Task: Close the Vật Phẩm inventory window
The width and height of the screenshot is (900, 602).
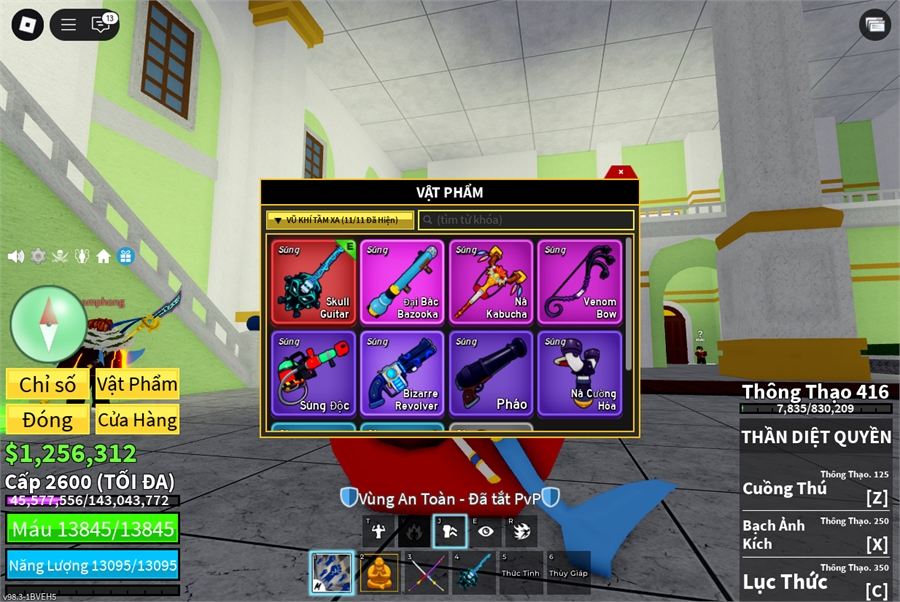Action: (621, 172)
